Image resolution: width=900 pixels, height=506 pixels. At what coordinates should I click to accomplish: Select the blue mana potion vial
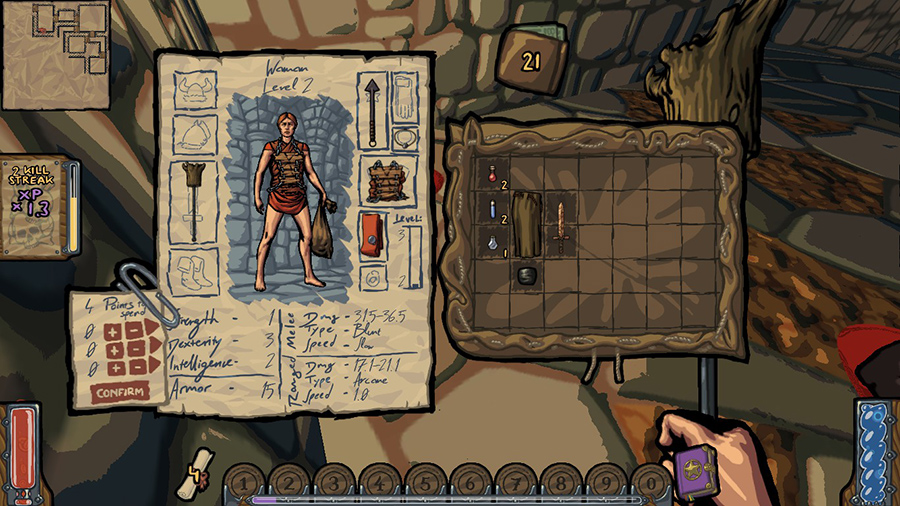(493, 207)
